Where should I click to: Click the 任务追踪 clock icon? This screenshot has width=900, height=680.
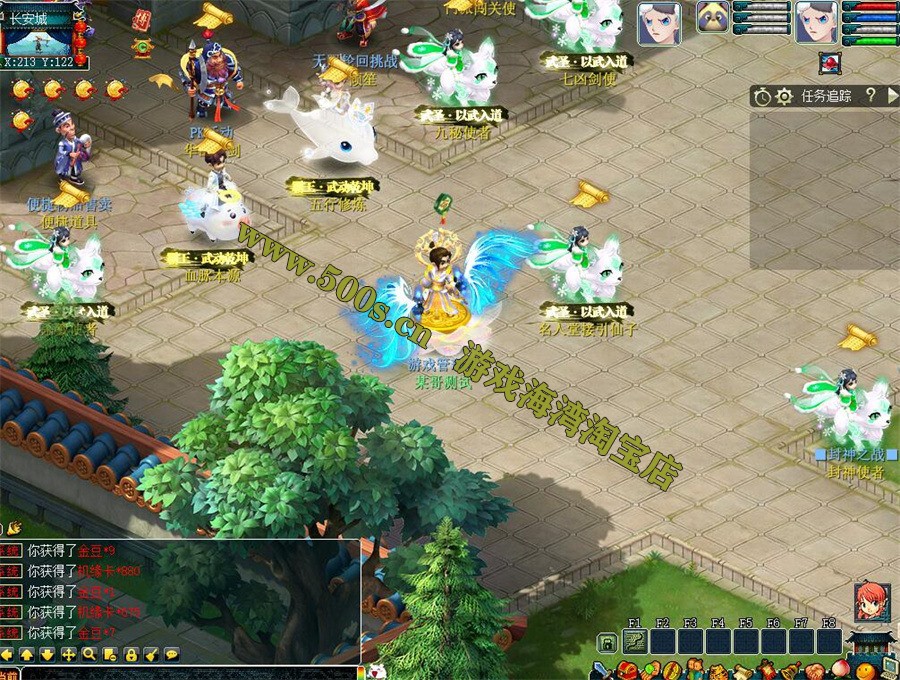click(763, 96)
